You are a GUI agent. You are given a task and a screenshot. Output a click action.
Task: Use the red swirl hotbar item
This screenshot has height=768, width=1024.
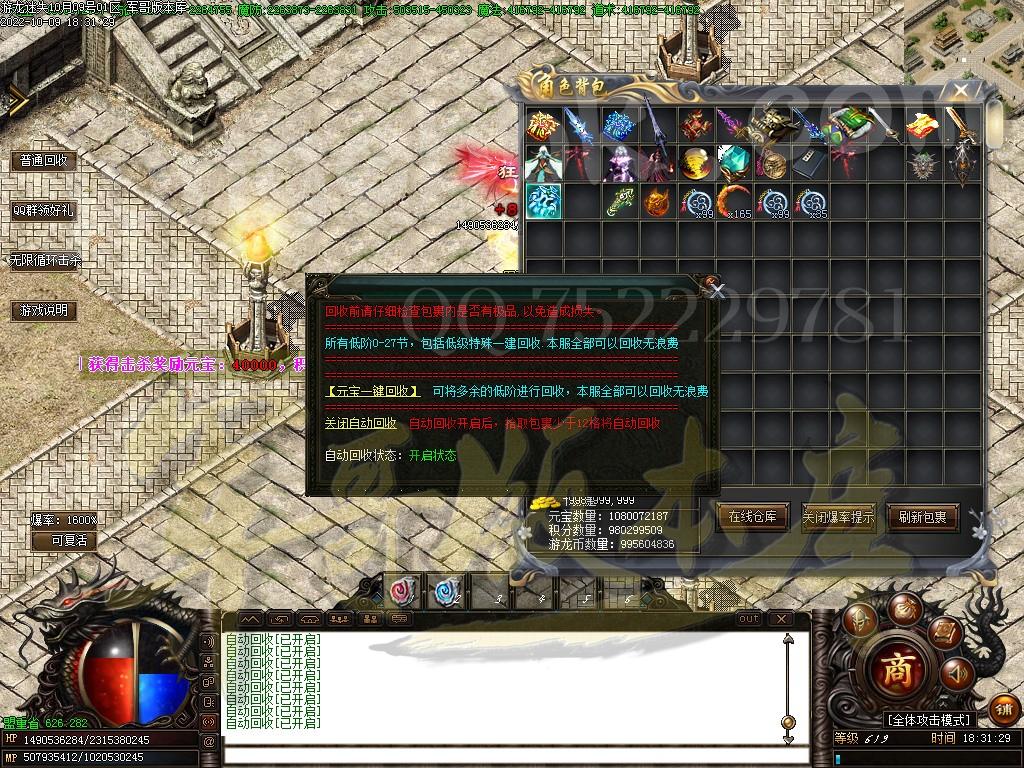point(404,592)
